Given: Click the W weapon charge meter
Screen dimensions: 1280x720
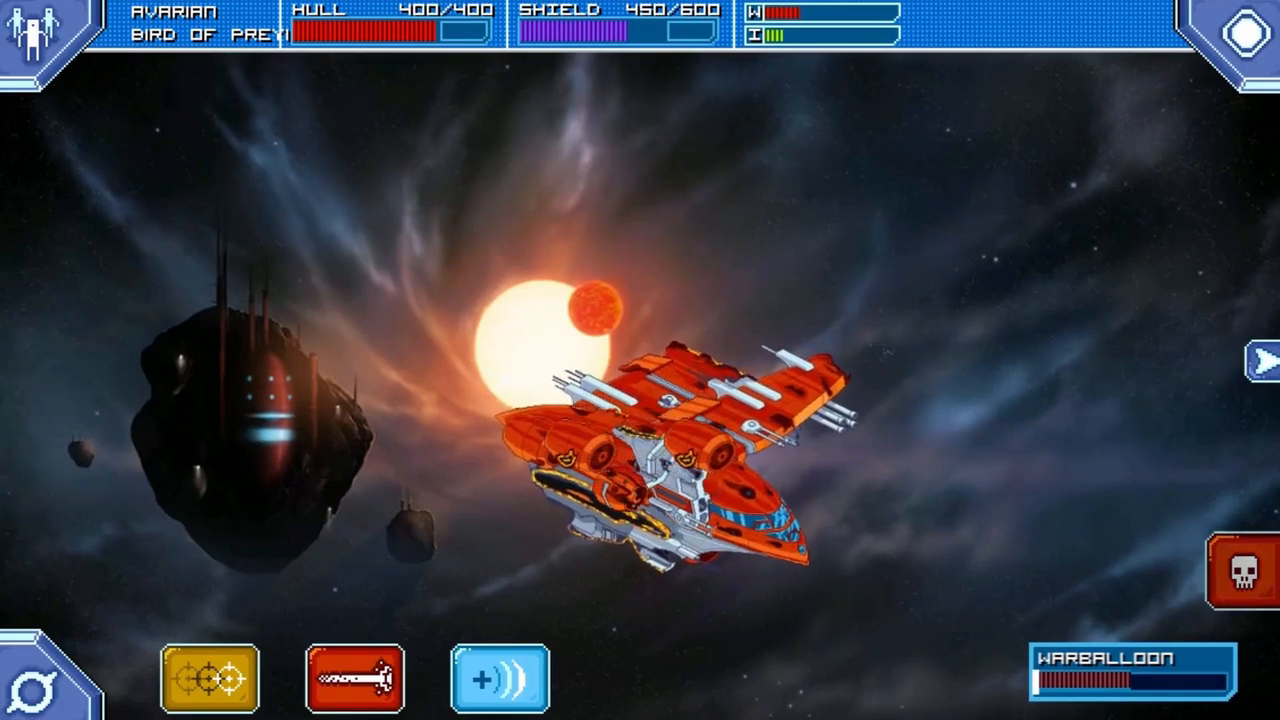Looking at the screenshot, I should [820, 13].
